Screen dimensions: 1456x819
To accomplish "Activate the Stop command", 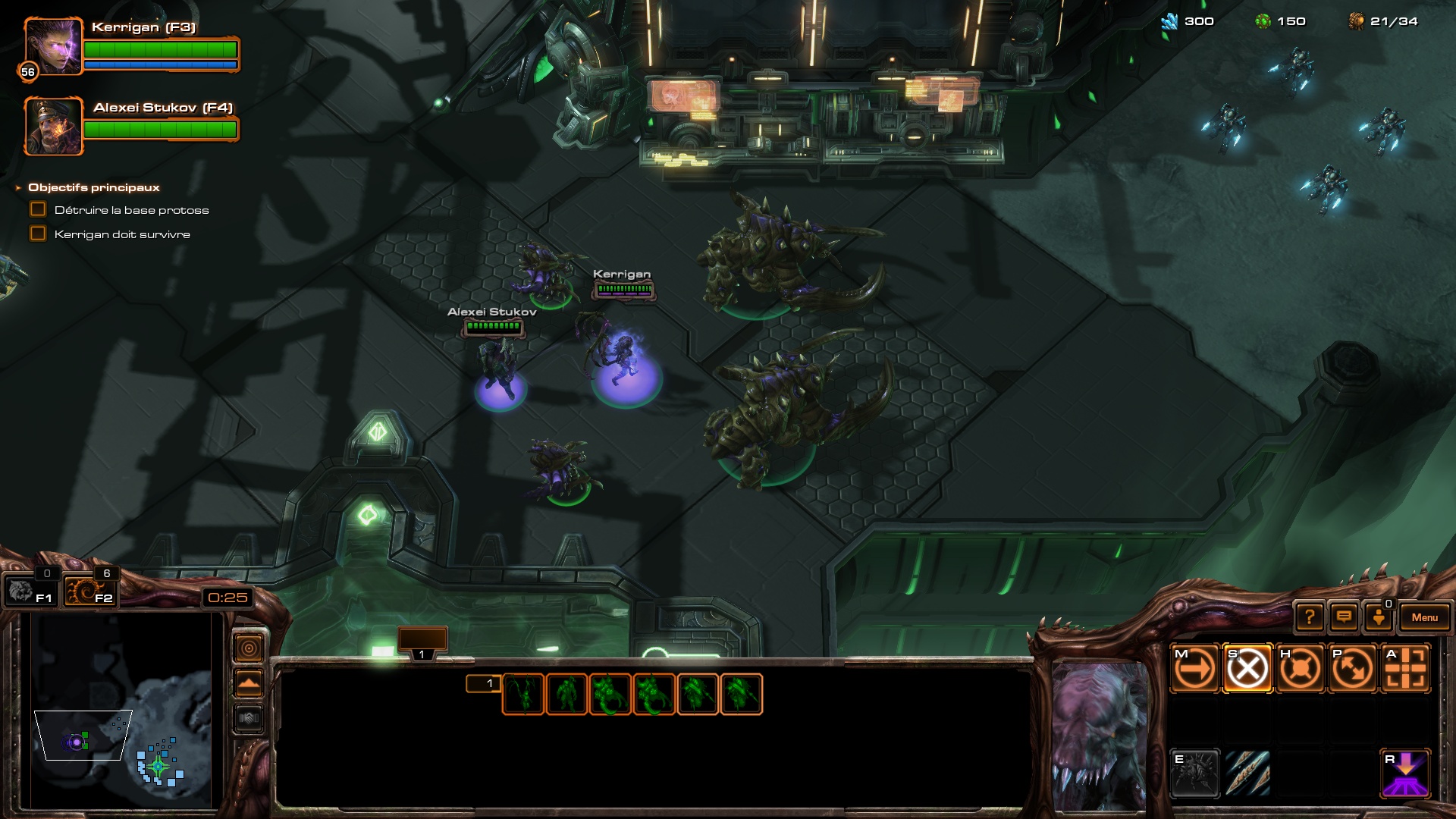I will [x=1247, y=669].
